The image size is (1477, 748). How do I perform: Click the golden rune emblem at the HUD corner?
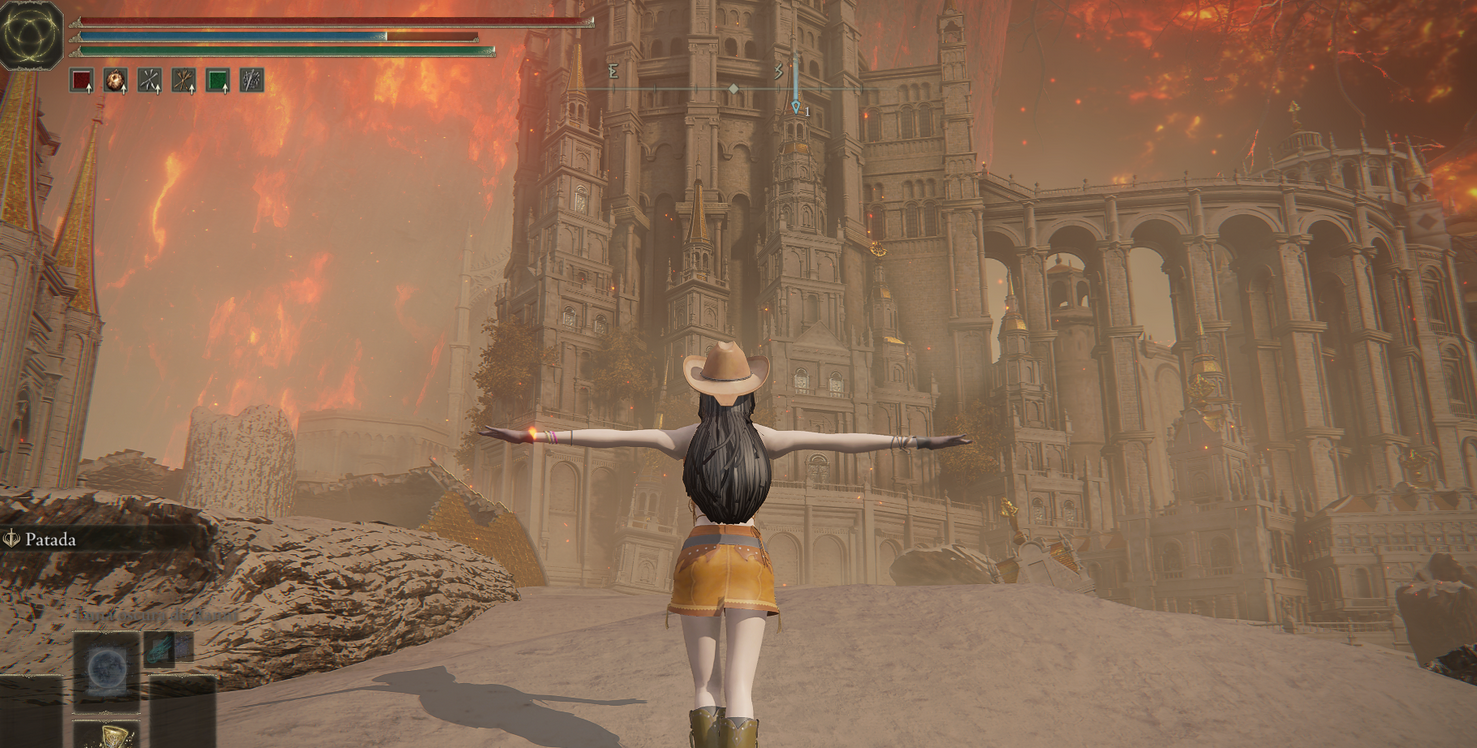coord(31,35)
